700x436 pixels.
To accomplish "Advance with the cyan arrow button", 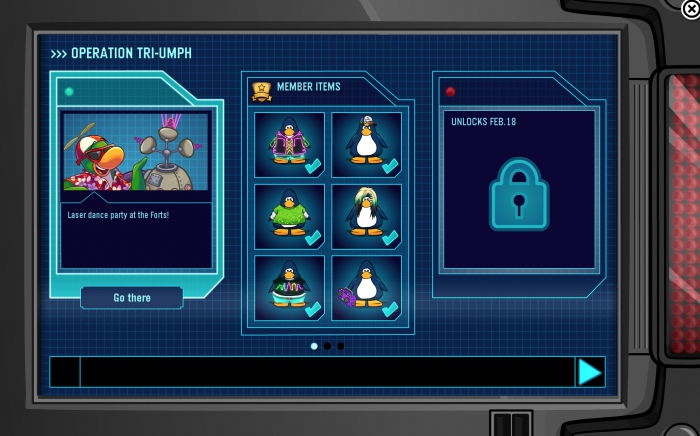I will click(x=590, y=372).
